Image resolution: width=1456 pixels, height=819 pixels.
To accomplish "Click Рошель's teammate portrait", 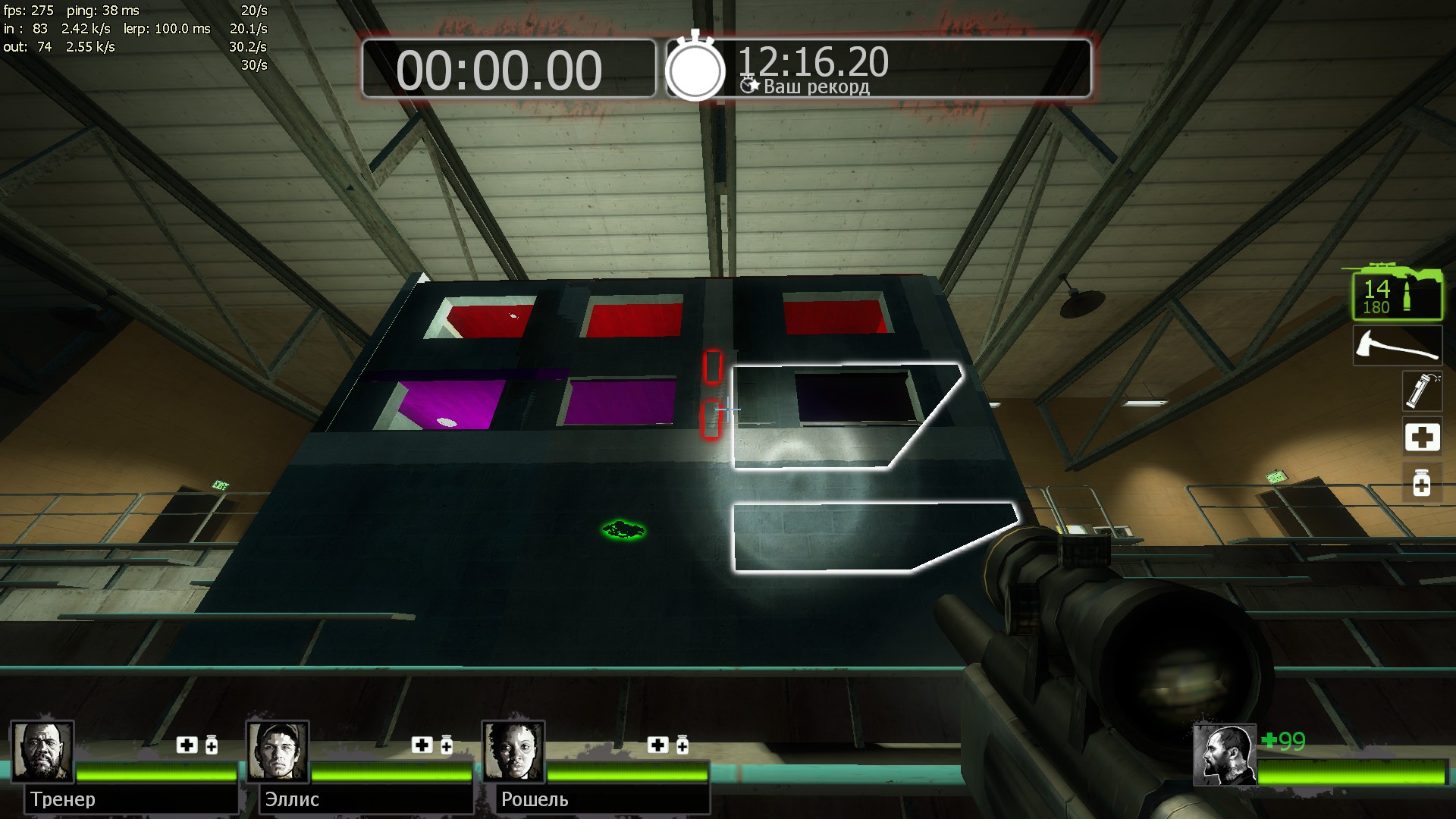I will (513, 752).
